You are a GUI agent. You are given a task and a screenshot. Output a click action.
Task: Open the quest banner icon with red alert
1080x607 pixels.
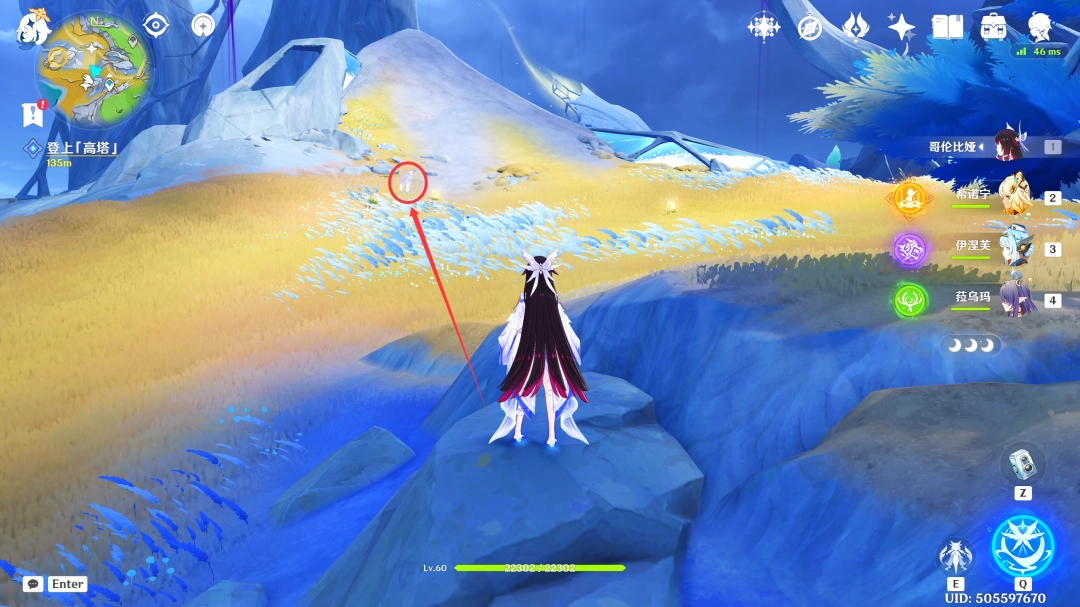33,114
